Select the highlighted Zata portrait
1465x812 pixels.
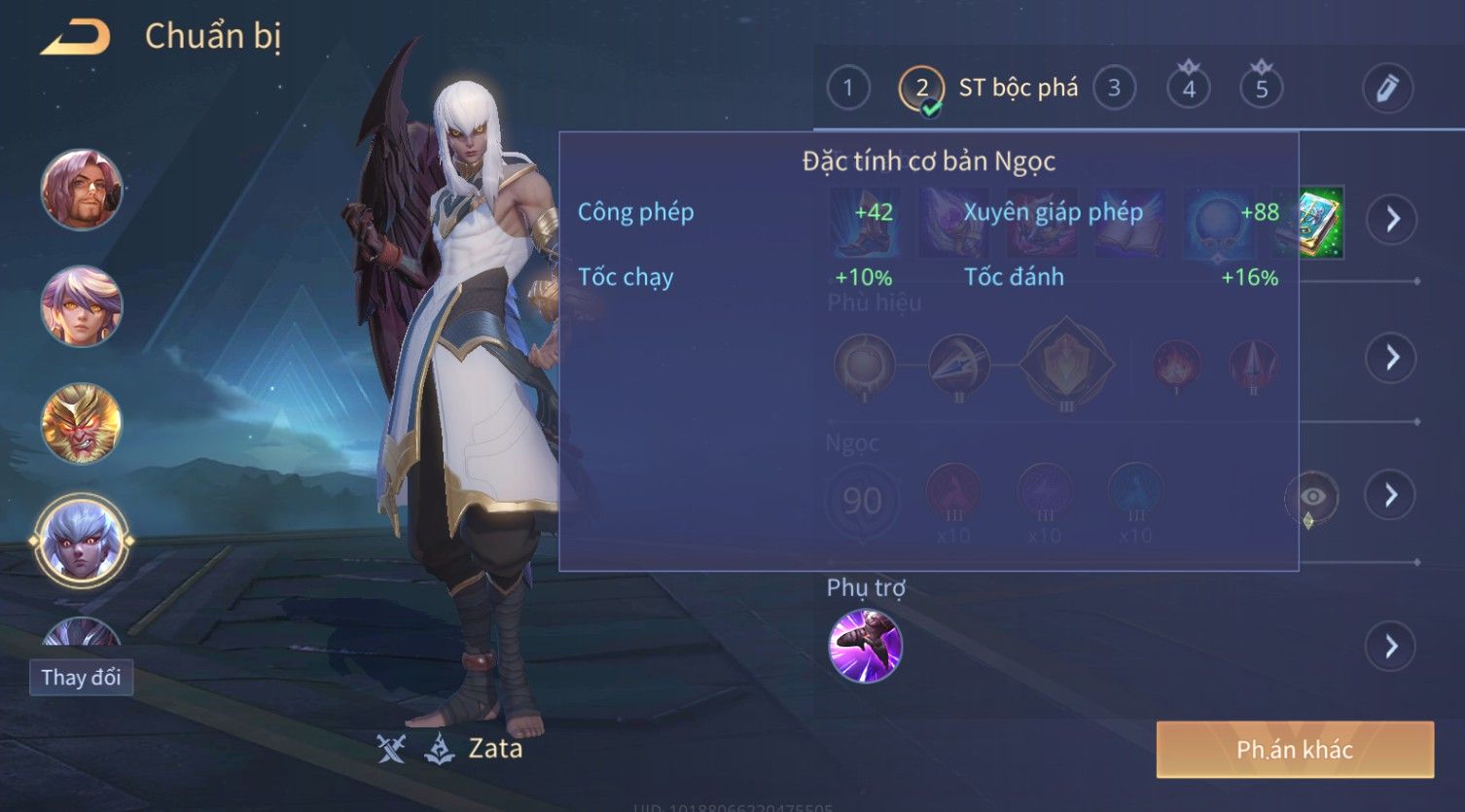tap(82, 540)
